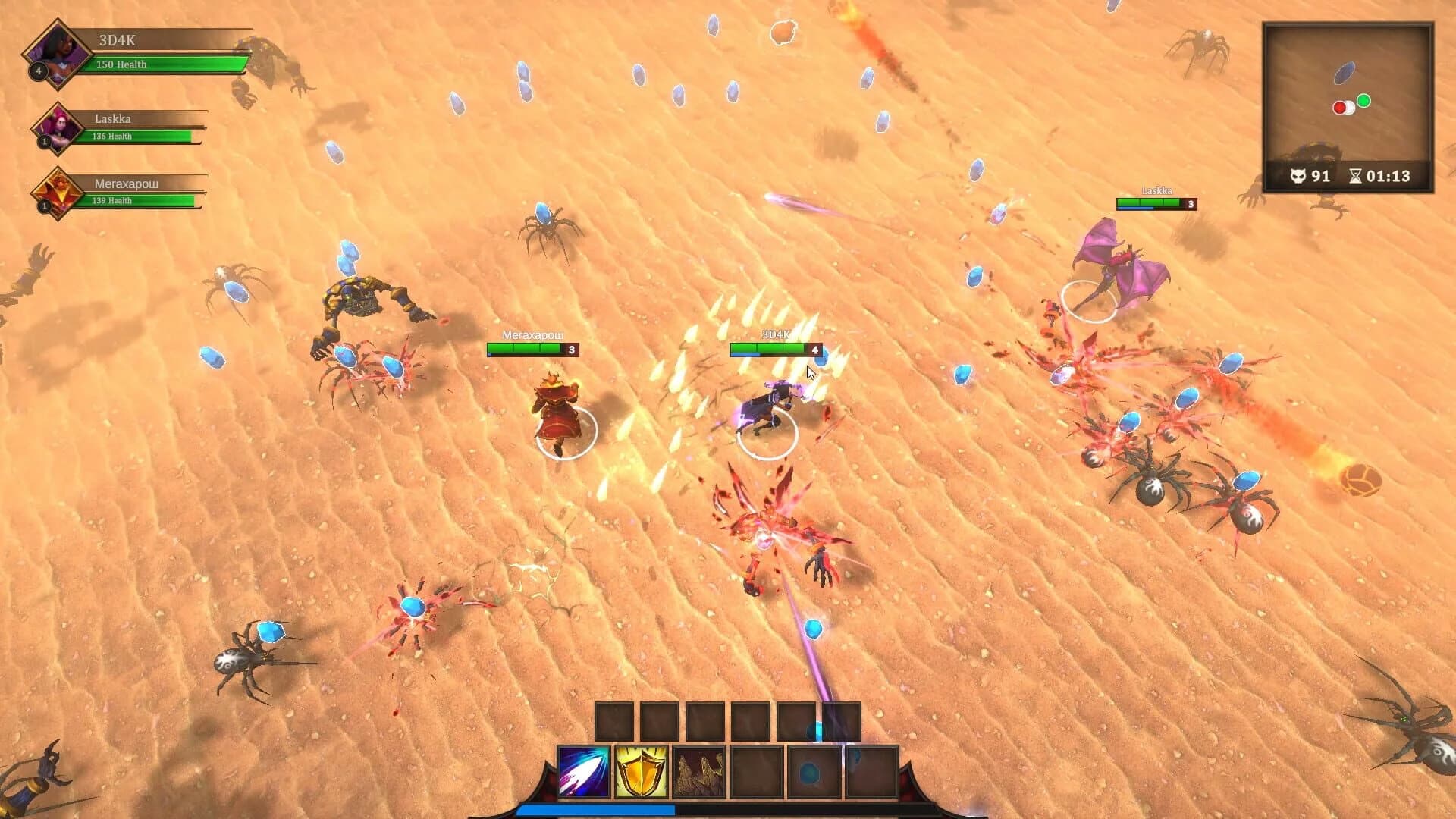The height and width of the screenshot is (819, 1456).
Task: Click the red player dot on the minimap
Action: click(x=1338, y=107)
